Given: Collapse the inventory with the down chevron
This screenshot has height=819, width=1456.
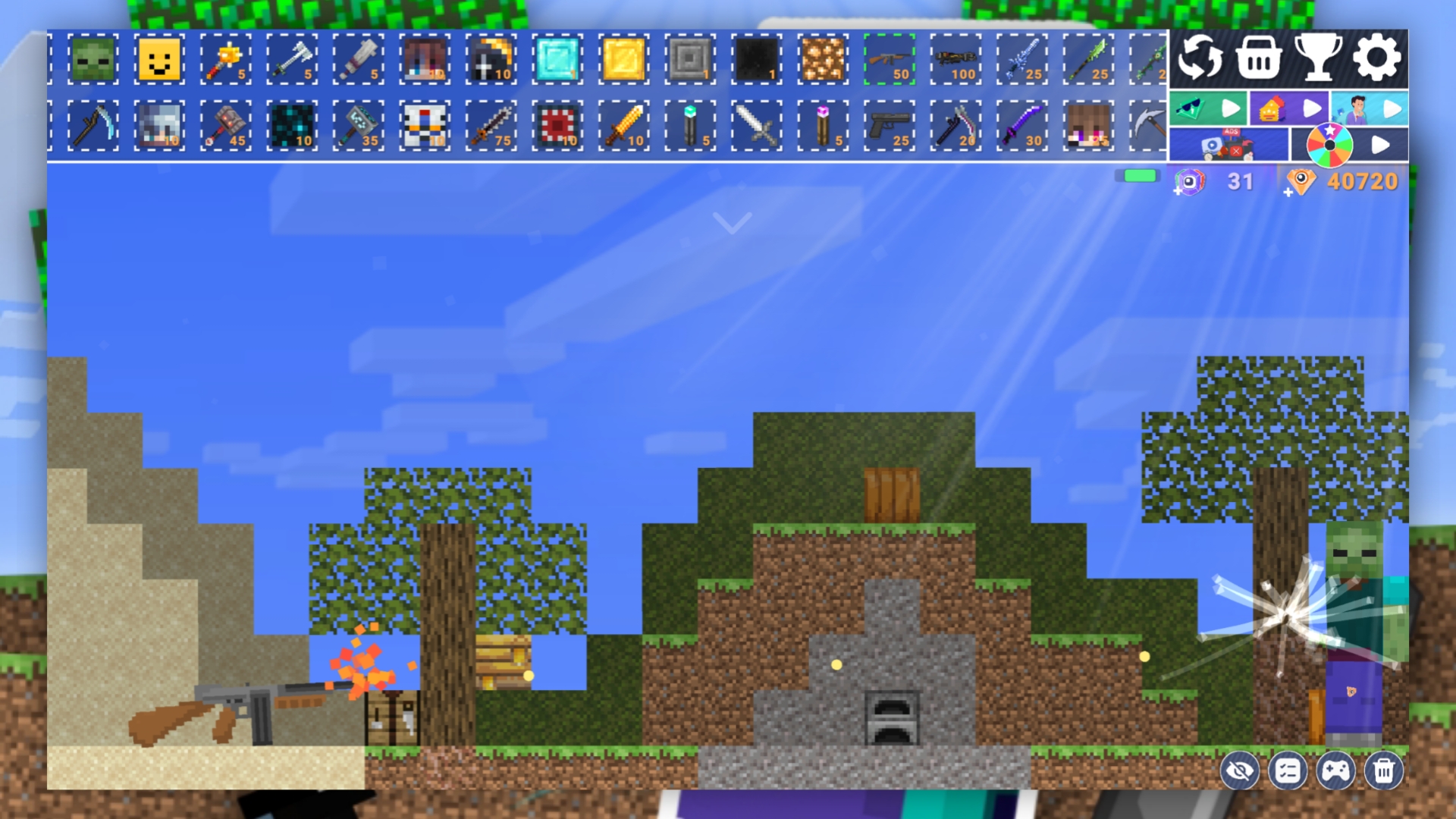Looking at the screenshot, I should coord(731,221).
